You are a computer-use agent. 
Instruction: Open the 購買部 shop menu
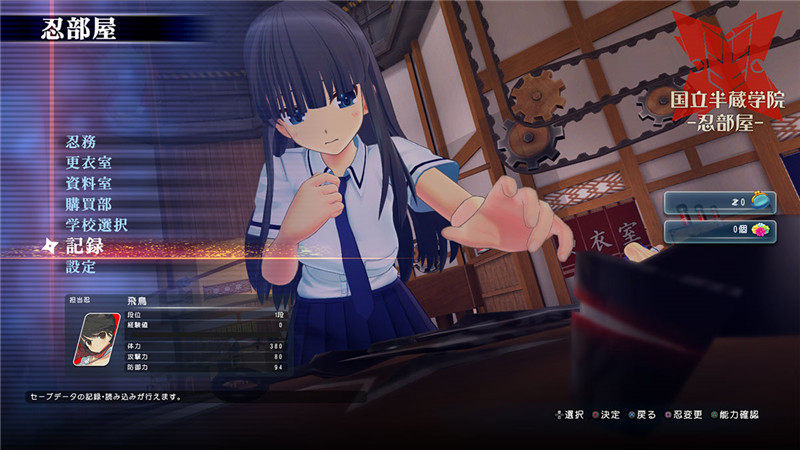[88, 204]
